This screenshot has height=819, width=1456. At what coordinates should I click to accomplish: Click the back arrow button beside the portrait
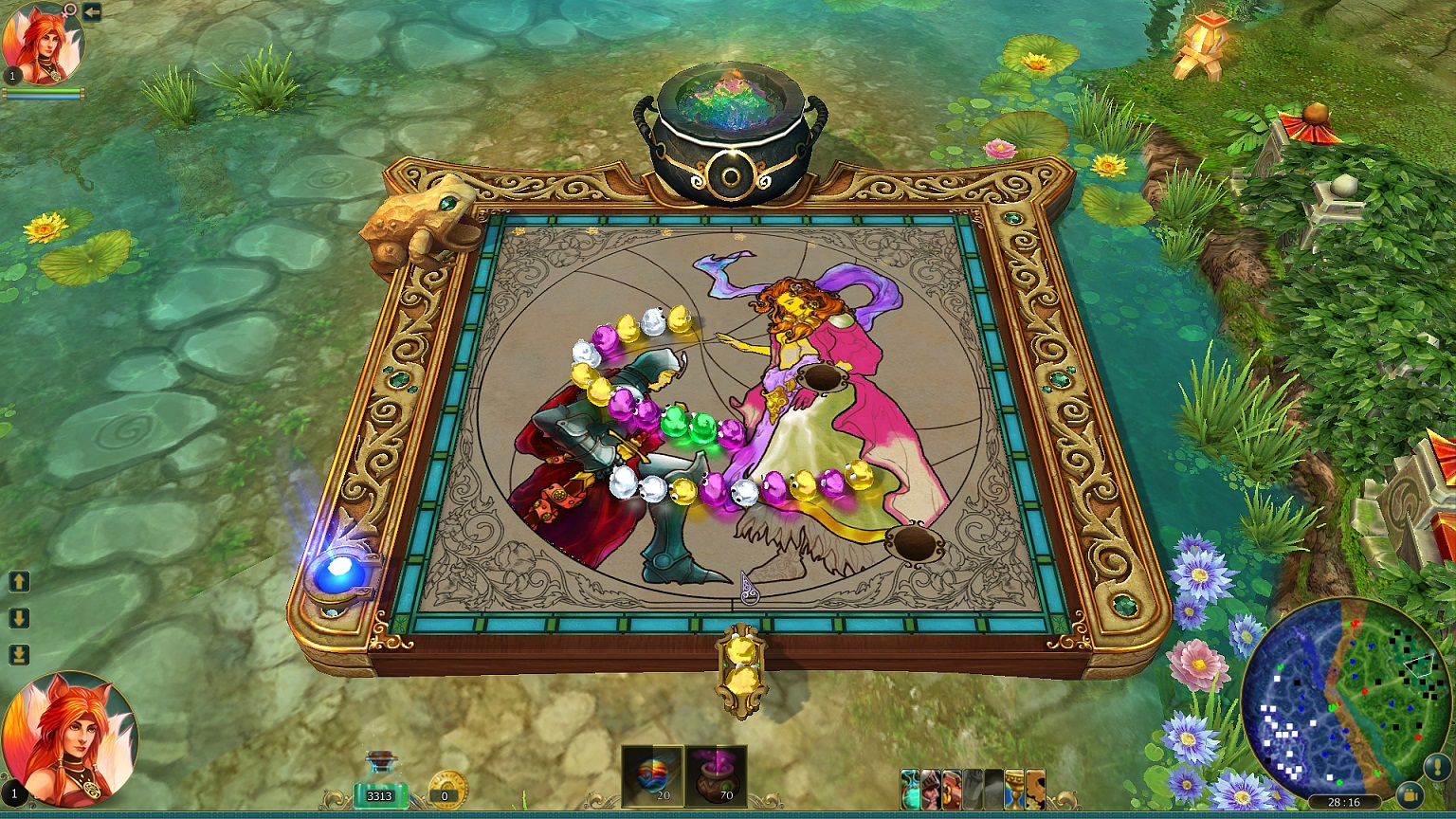92,11
